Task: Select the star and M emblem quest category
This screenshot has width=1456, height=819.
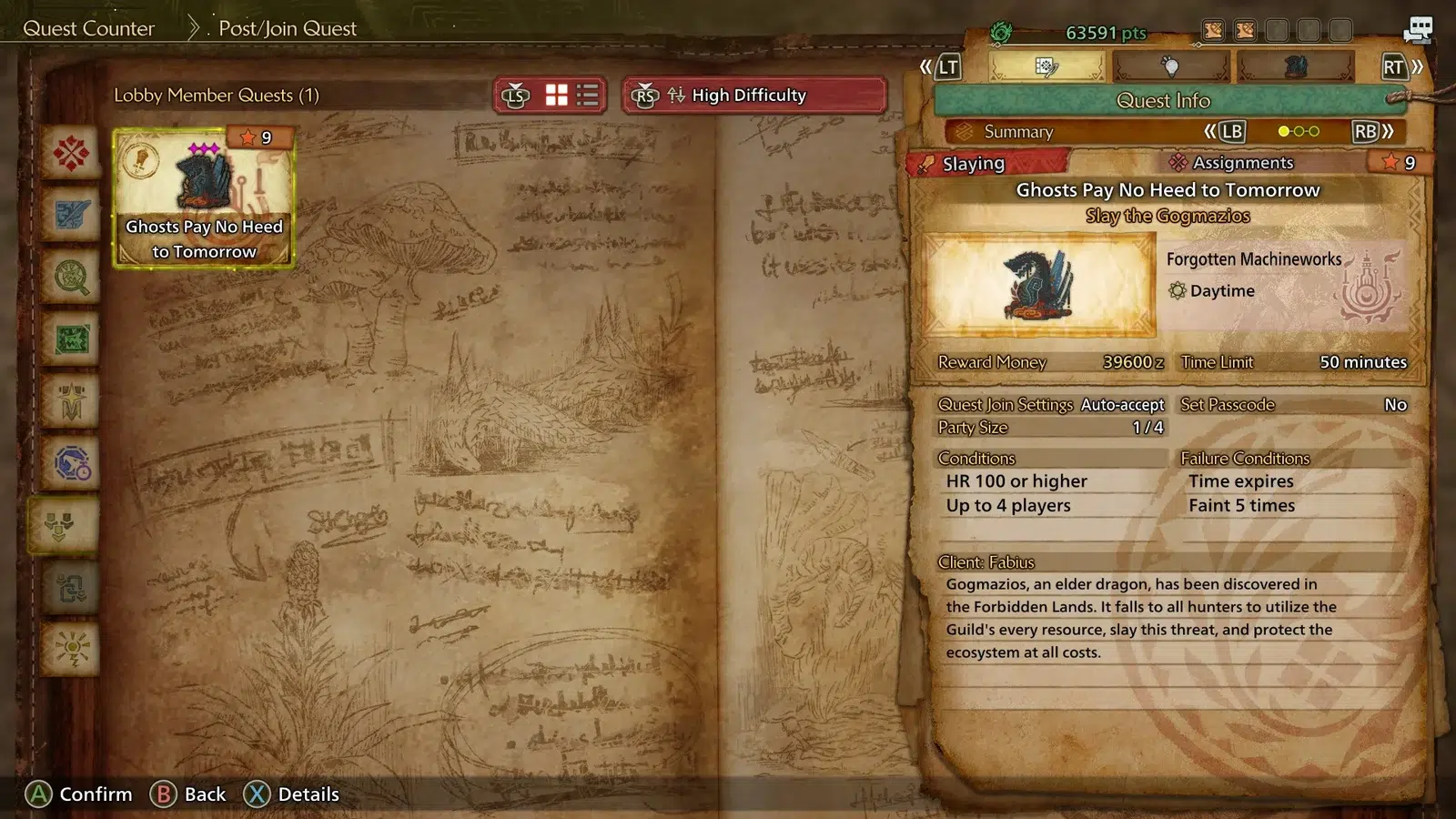Action: tap(71, 401)
